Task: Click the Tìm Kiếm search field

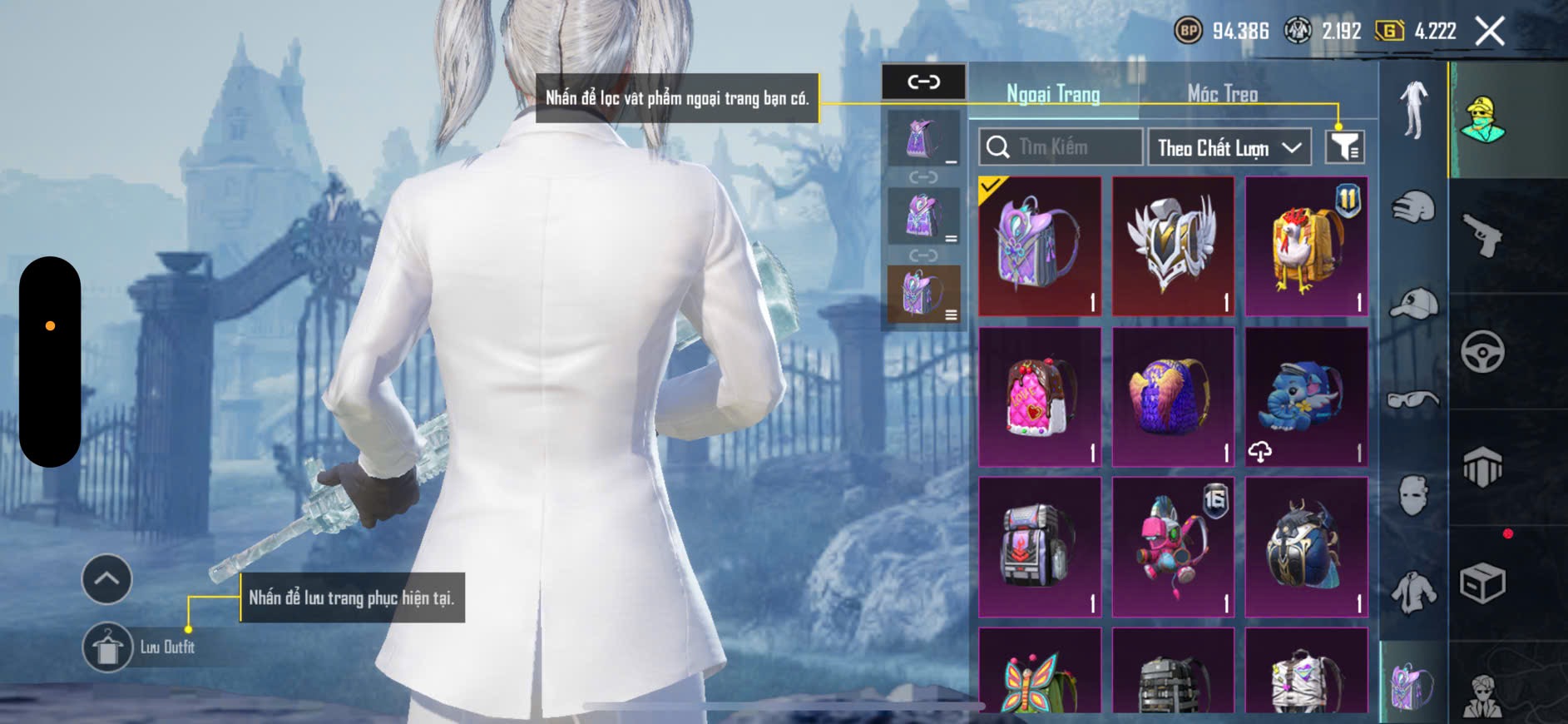Action: [1061, 147]
